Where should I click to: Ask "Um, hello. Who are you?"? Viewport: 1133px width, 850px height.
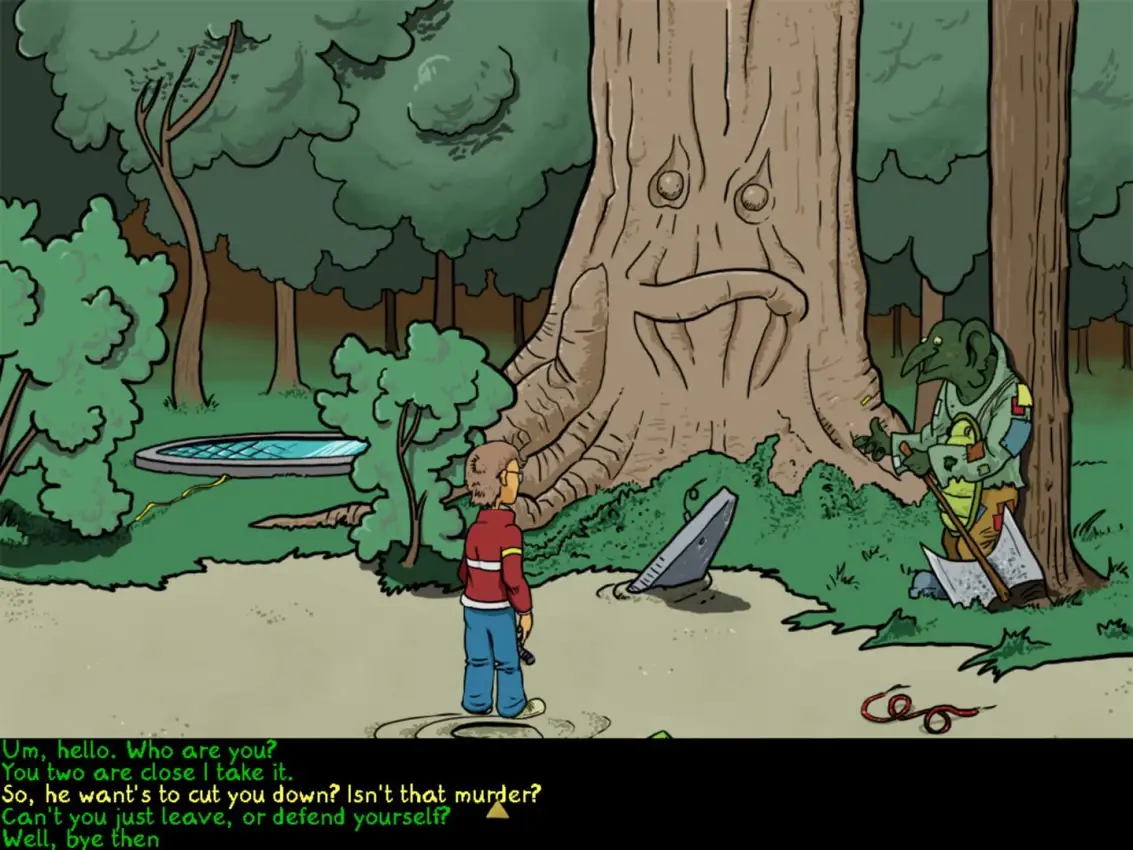tap(139, 749)
